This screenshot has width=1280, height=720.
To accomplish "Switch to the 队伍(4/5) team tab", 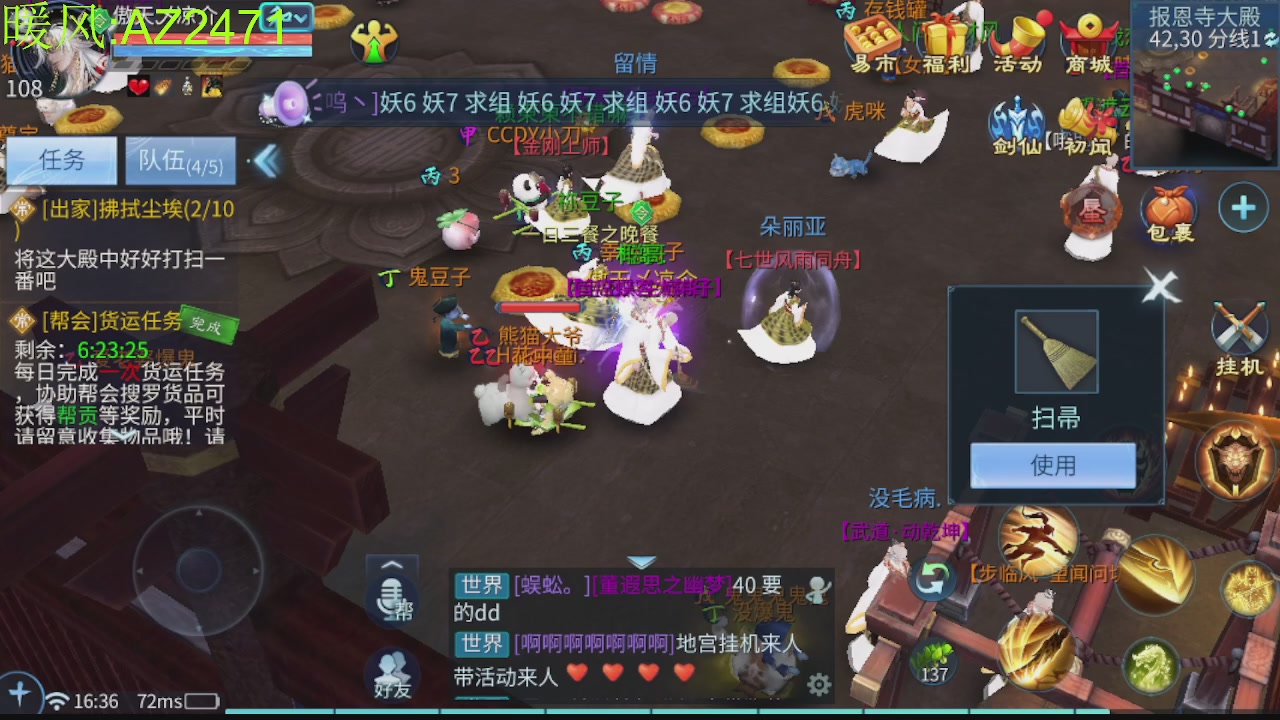I will (181, 161).
